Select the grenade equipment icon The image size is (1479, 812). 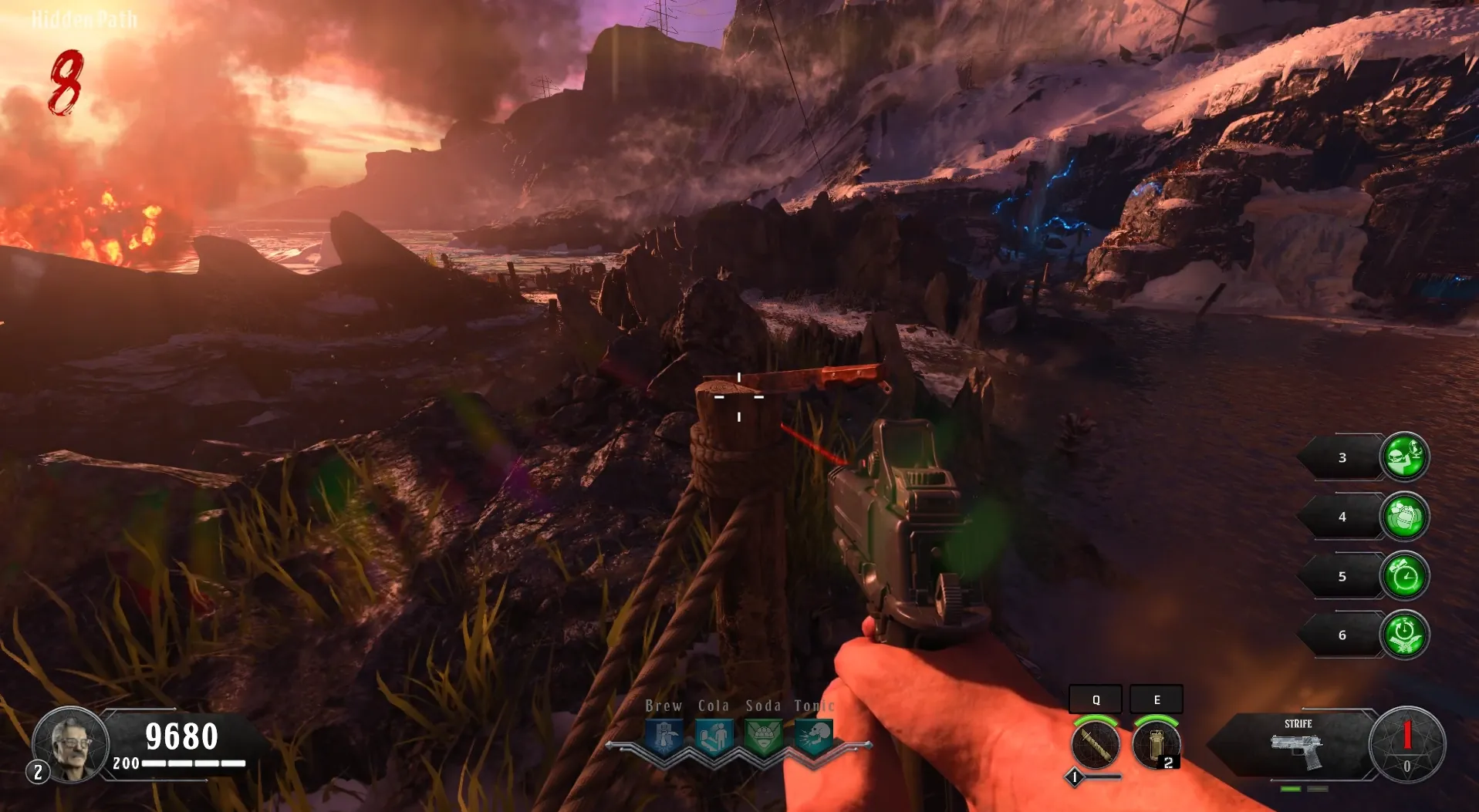[x=1155, y=746]
